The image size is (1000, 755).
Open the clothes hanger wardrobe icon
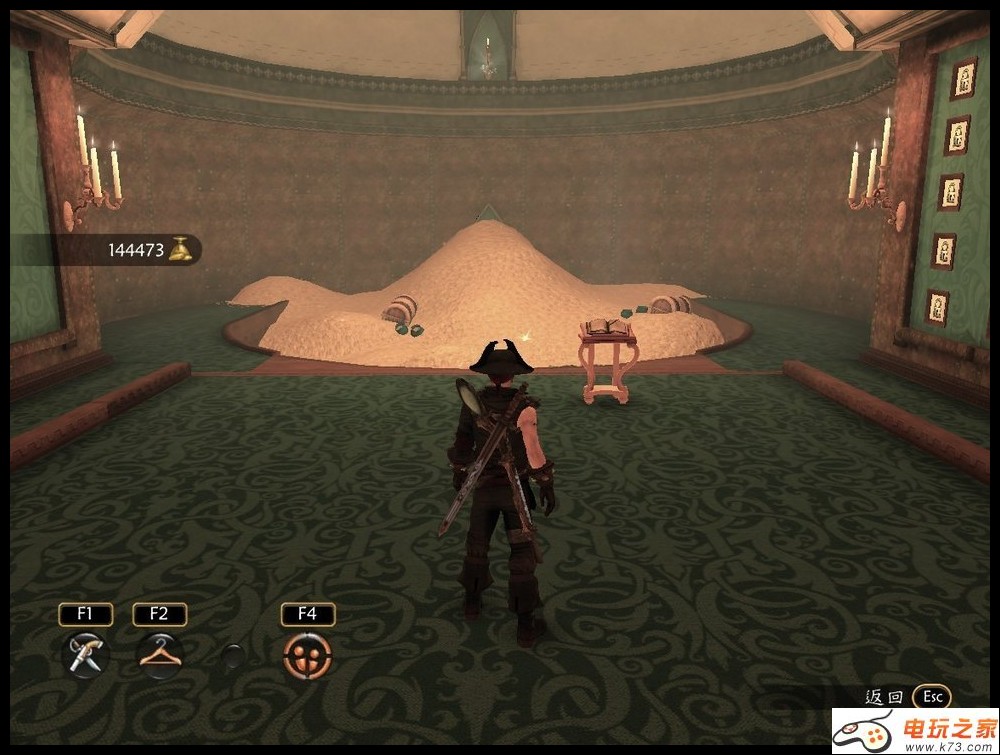pyautogui.click(x=159, y=655)
